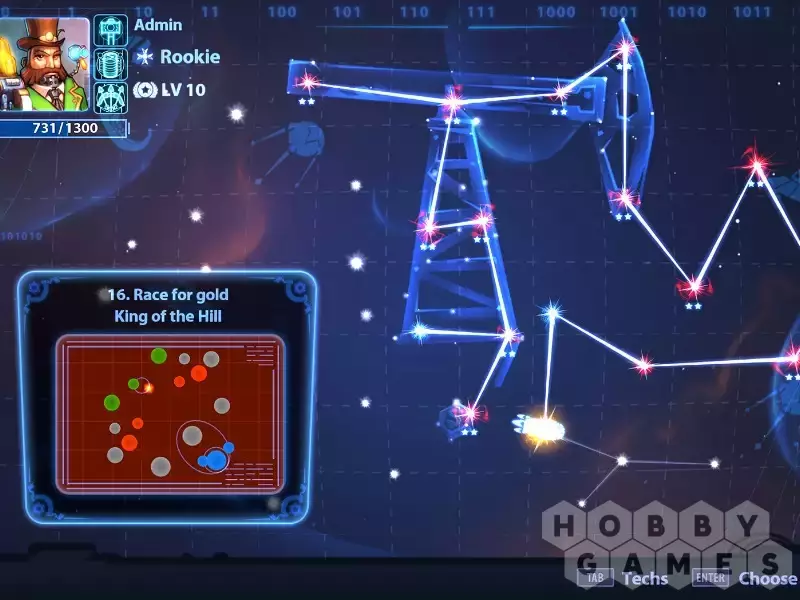This screenshot has height=600, width=800.
Task: Select the hammer tech icon beside portrait
Action: [110, 30]
